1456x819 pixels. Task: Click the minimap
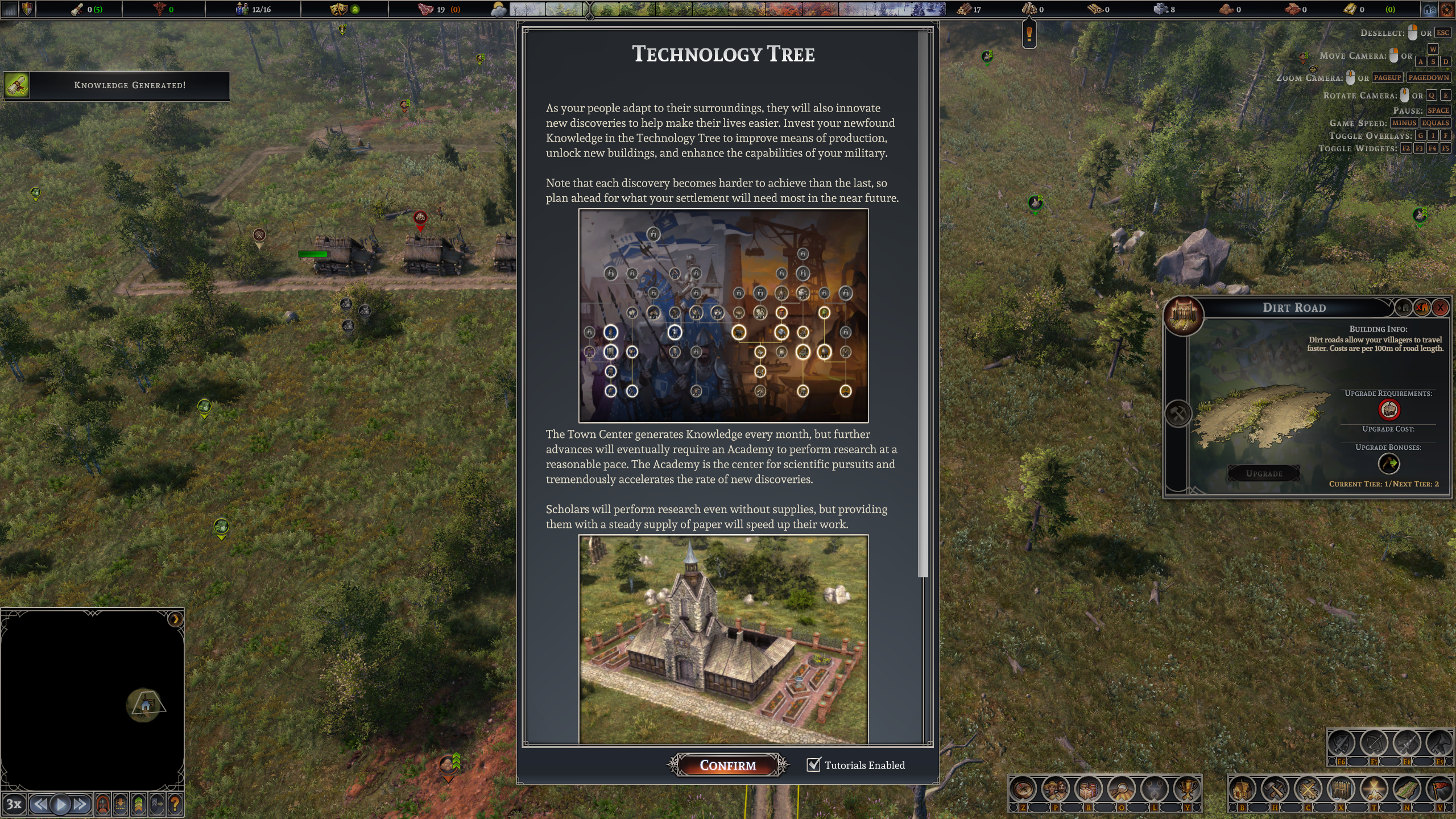point(91,700)
